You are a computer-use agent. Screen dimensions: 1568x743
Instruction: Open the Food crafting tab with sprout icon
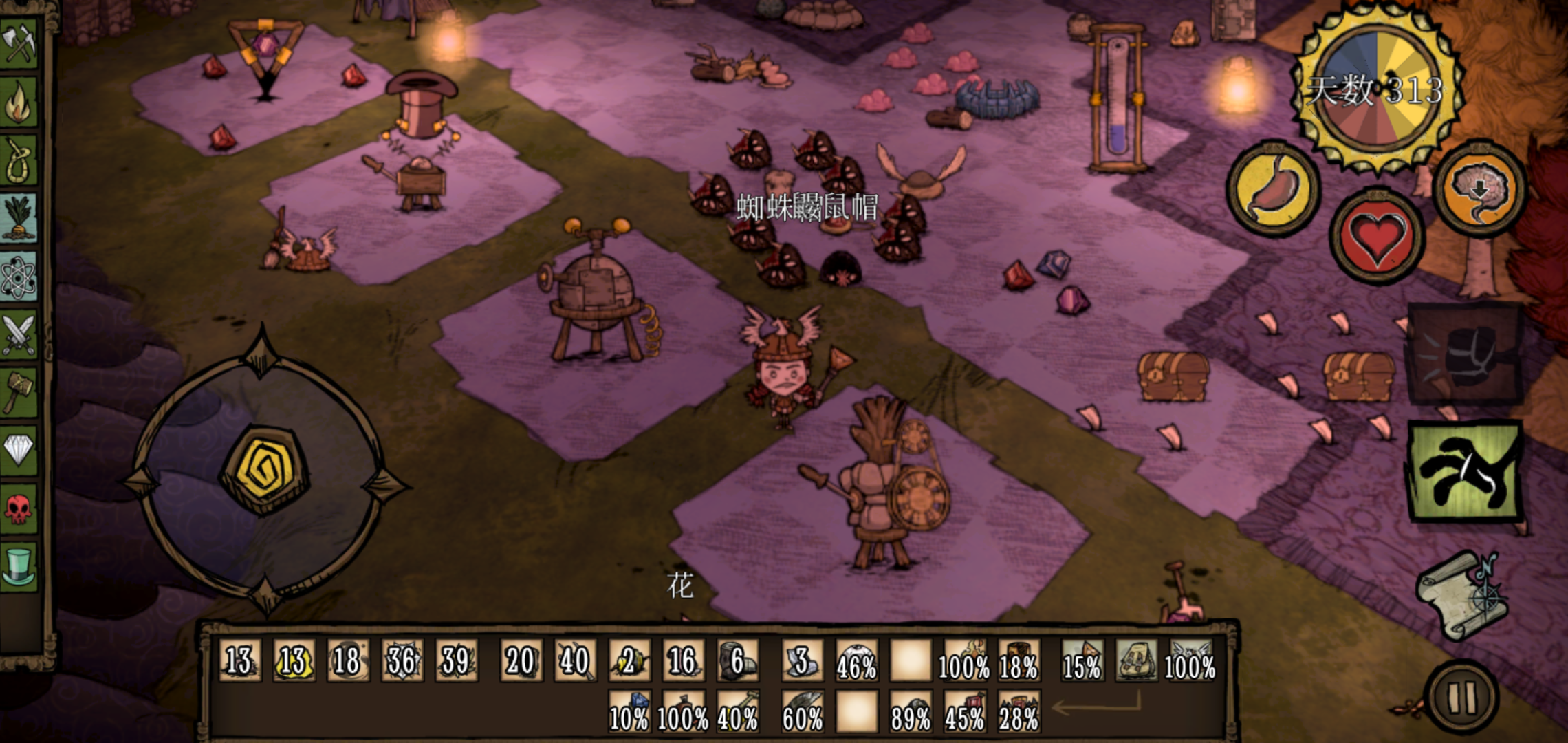coord(19,219)
